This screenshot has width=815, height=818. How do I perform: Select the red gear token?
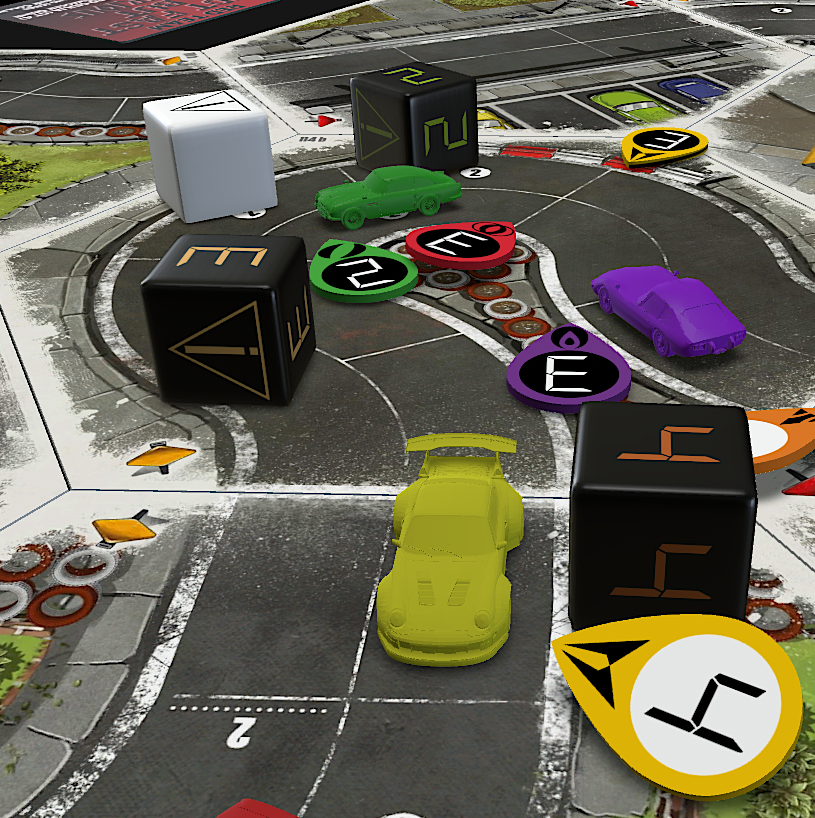(x=460, y=245)
